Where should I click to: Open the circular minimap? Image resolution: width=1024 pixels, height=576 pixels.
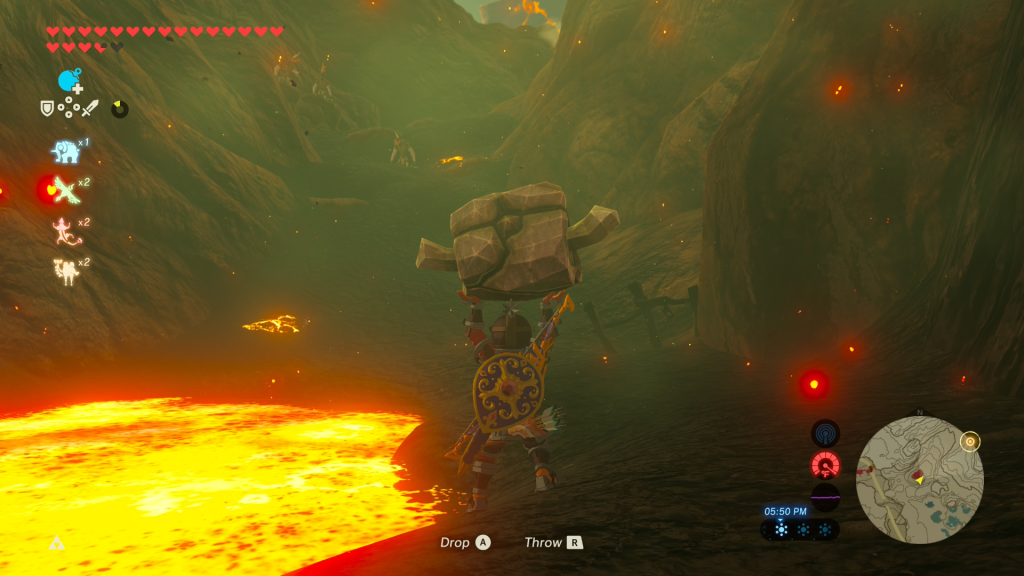920,478
